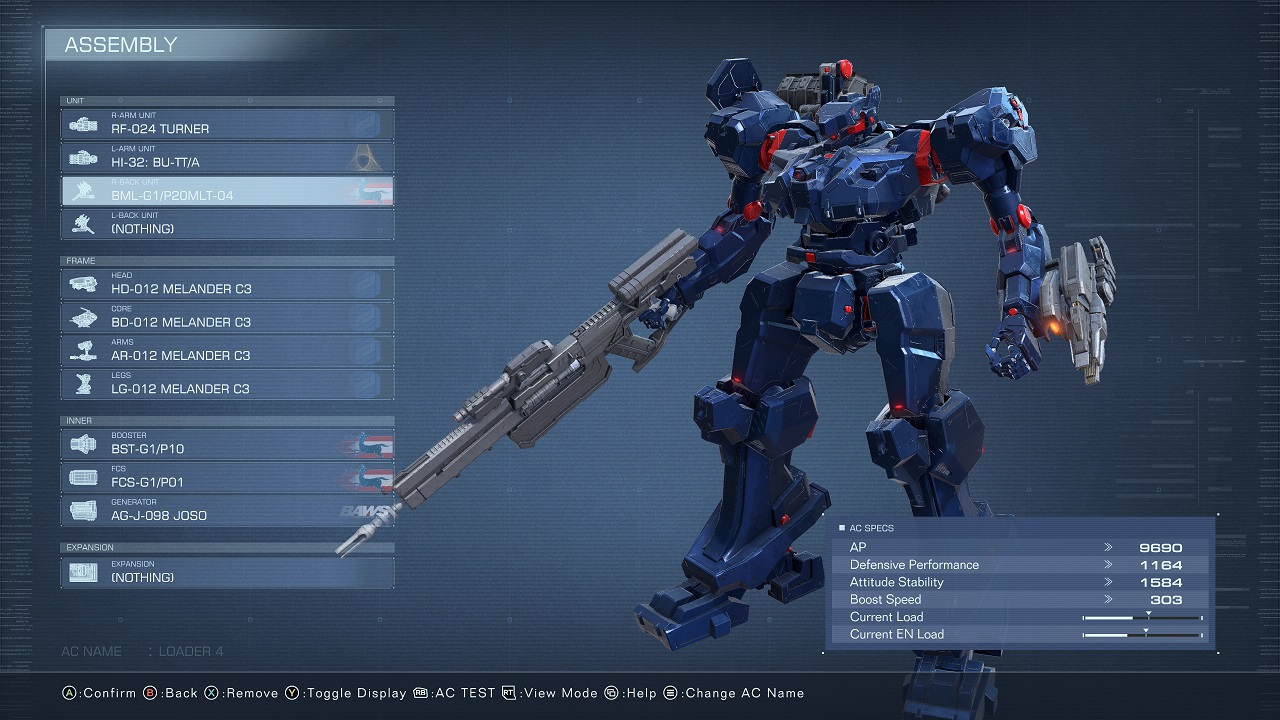The image size is (1280, 720).
Task: Open the R-Back Unit BML-G1/P20MLT-04 slot
Action: click(228, 191)
